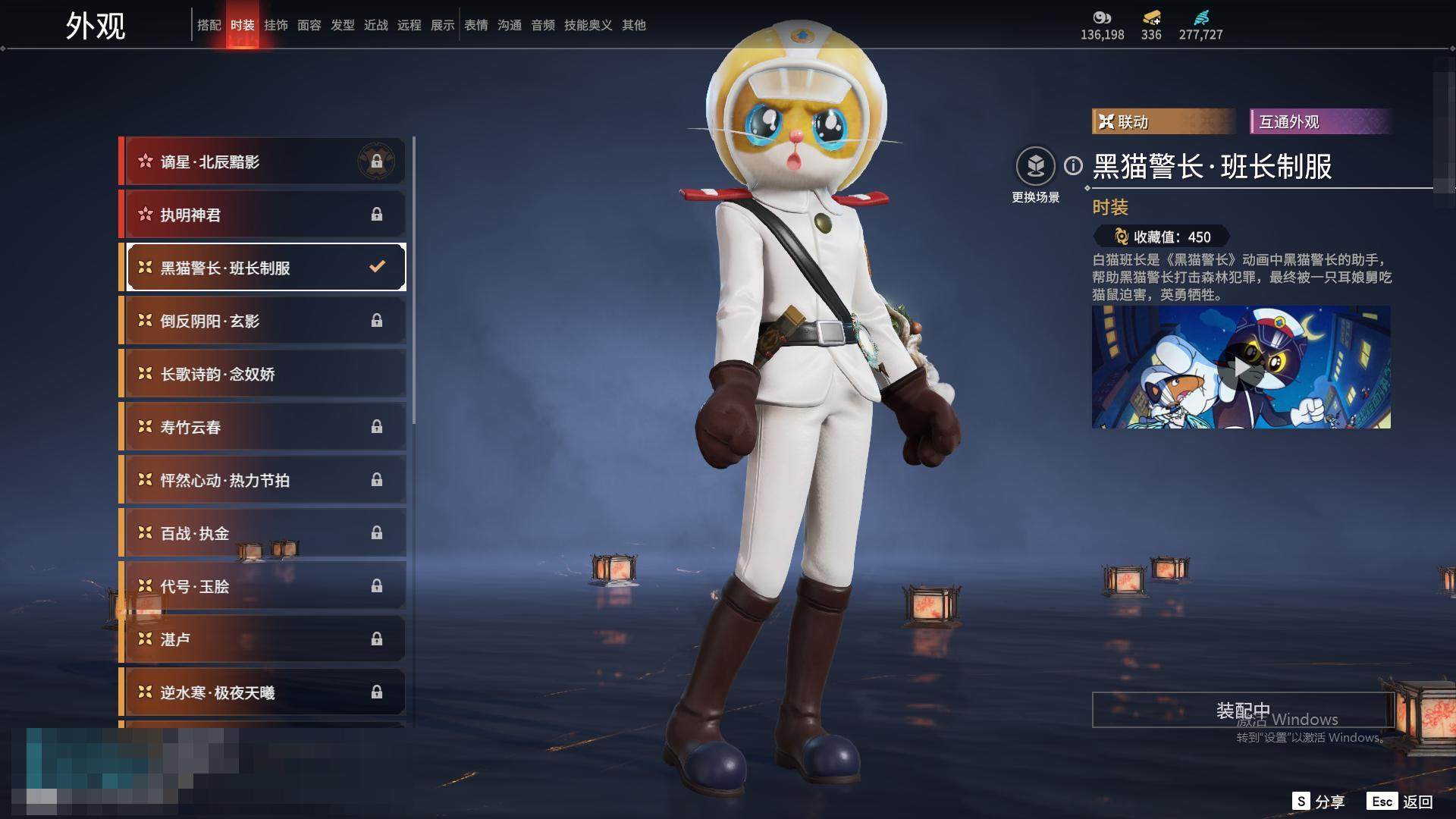Screen dimensions: 1456x819
Task: Open the info icon beside outfit title
Action: pyautogui.click(x=1073, y=165)
